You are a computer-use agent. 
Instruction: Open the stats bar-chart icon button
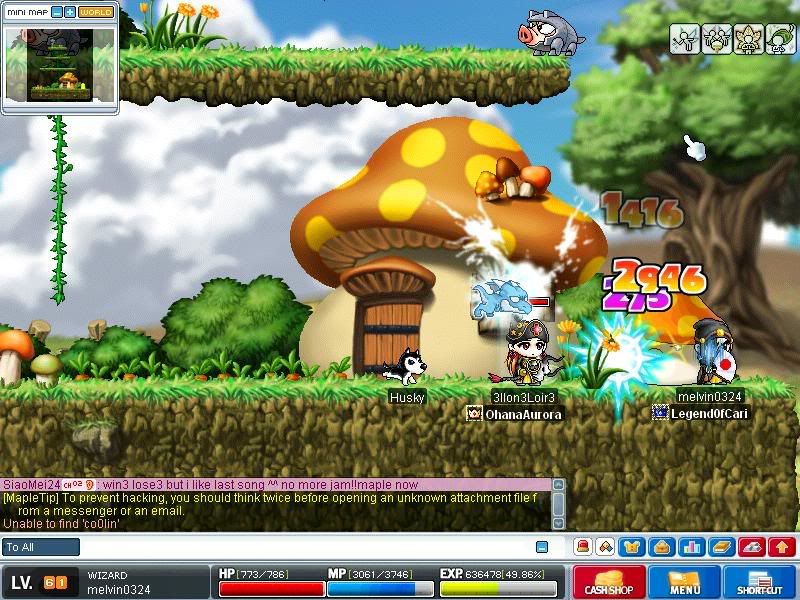coord(689,547)
